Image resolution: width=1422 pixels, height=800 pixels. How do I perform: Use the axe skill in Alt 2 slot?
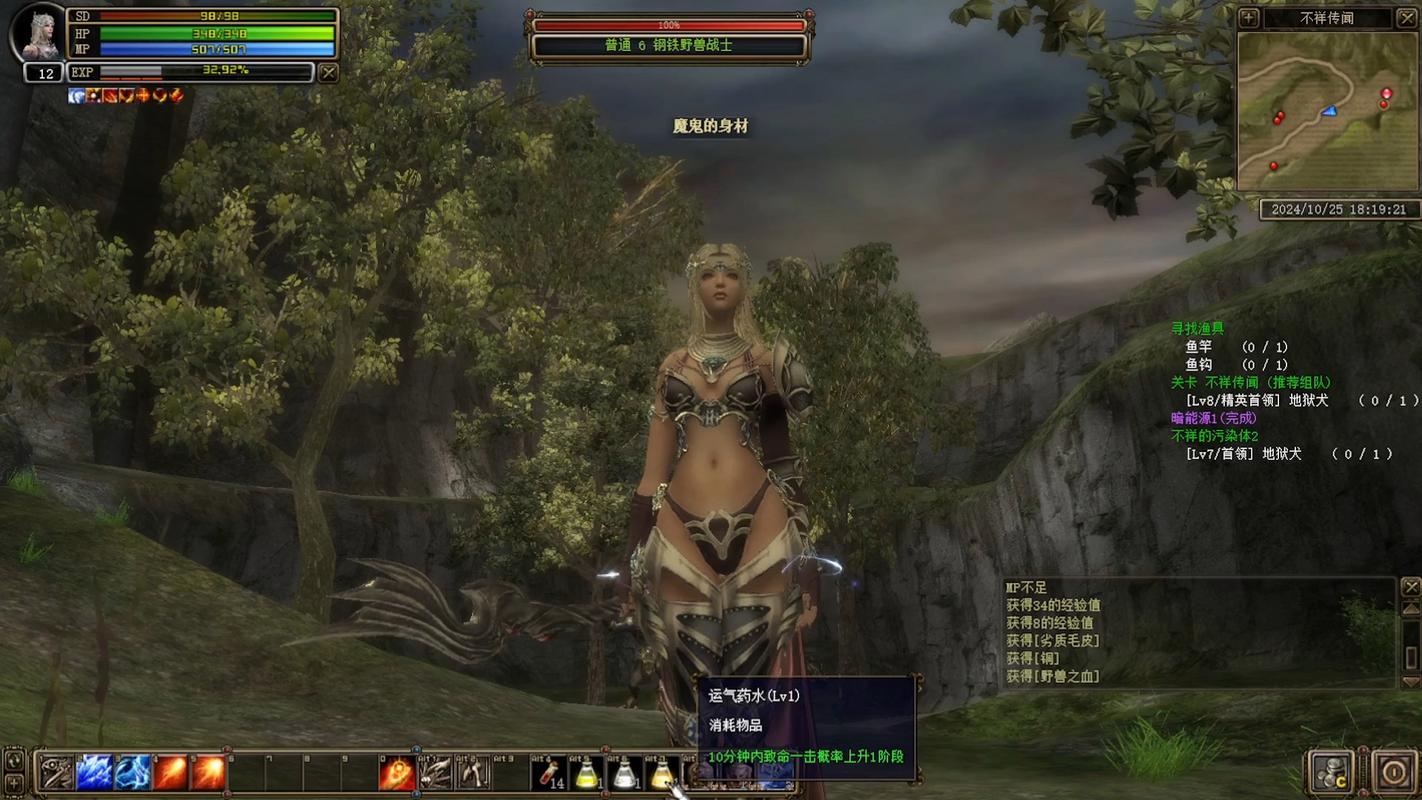pyautogui.click(x=473, y=773)
